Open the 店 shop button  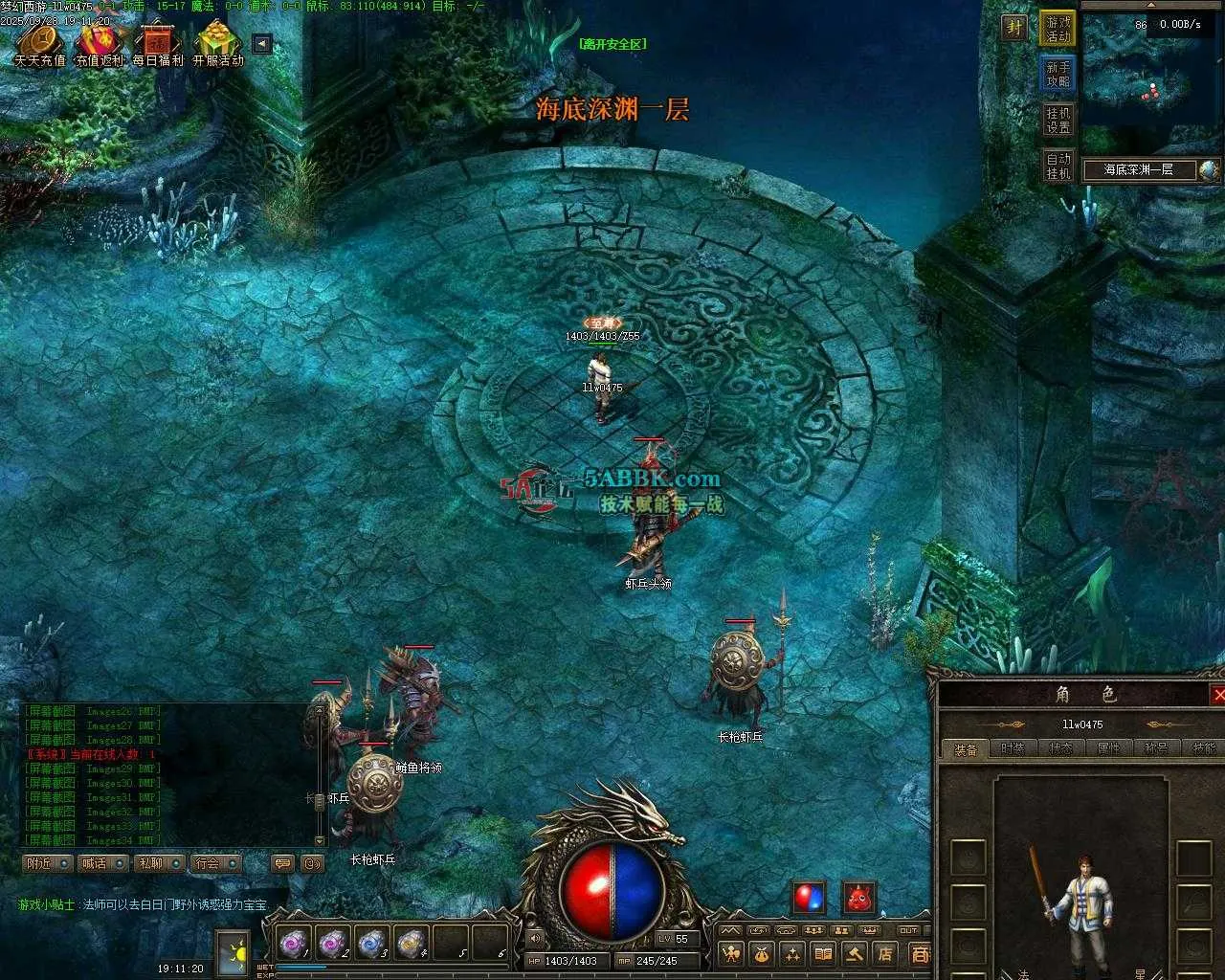click(885, 953)
